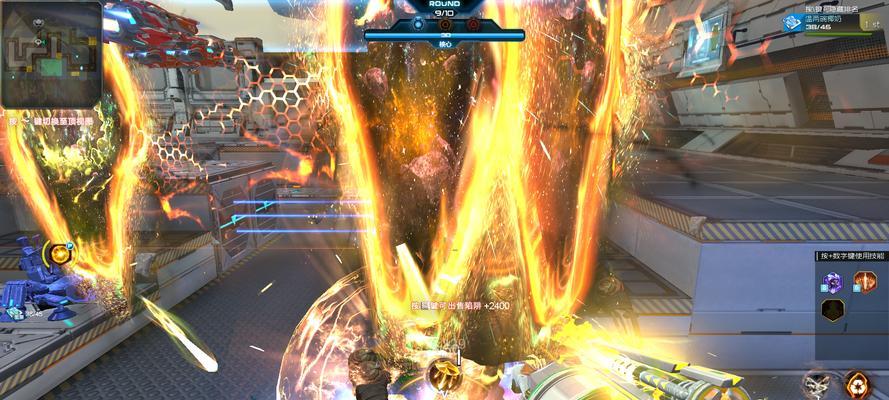Activate the grey winged skull ability
This screenshot has height=400, width=889.
[x=818, y=384]
